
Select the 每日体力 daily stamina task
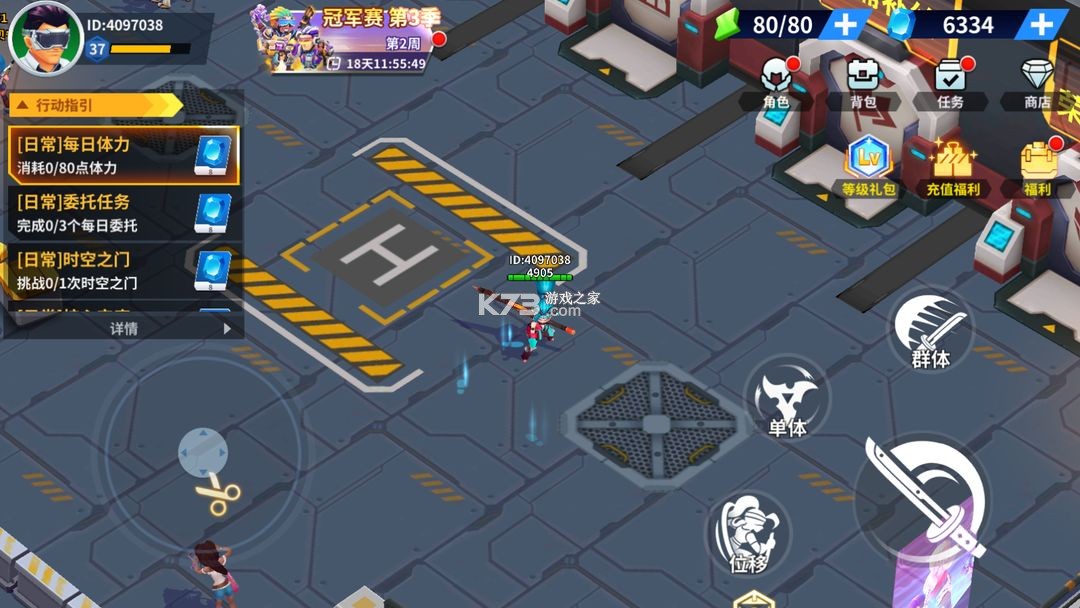(124, 155)
